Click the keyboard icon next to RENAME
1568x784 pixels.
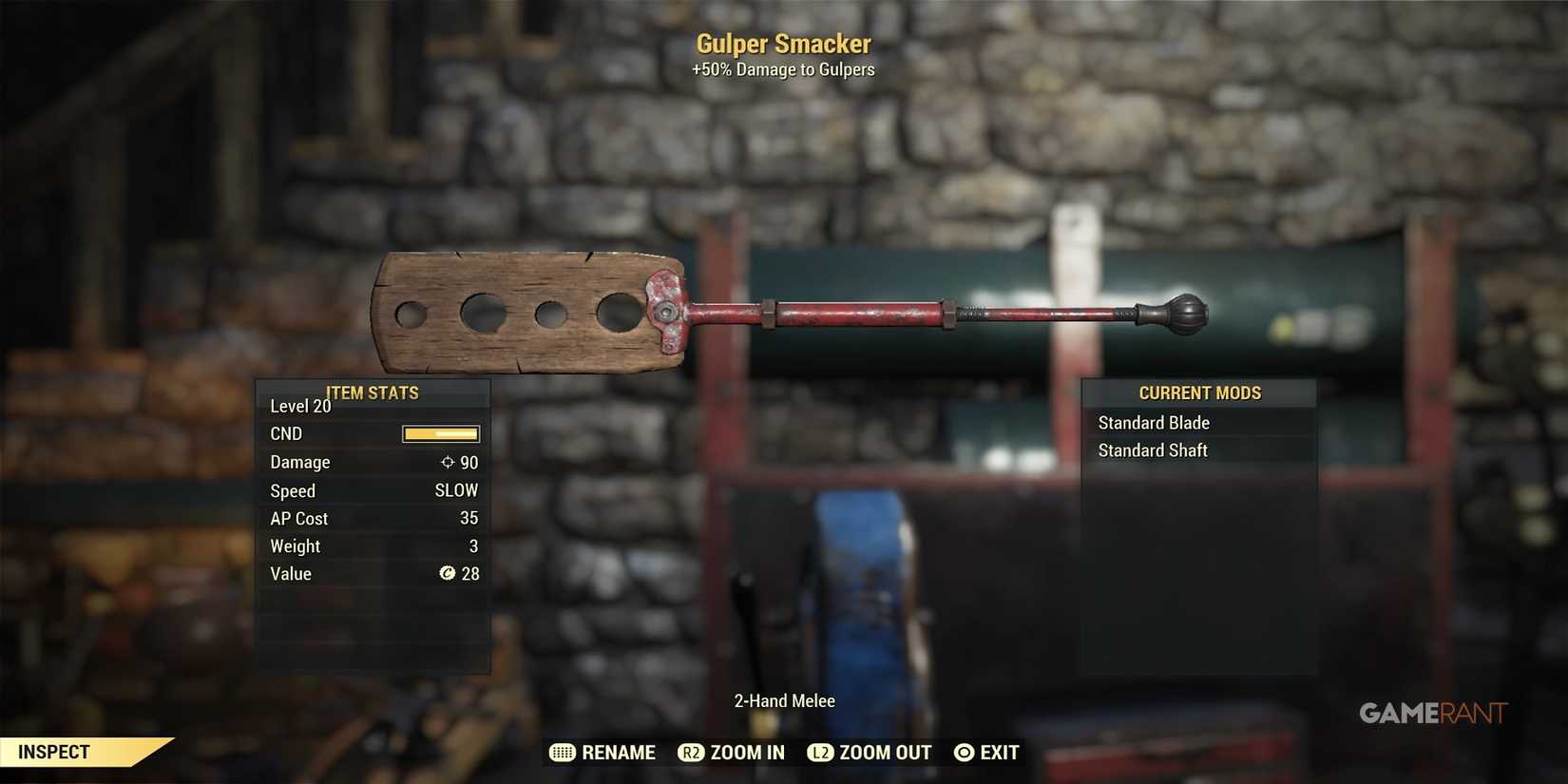pos(563,752)
